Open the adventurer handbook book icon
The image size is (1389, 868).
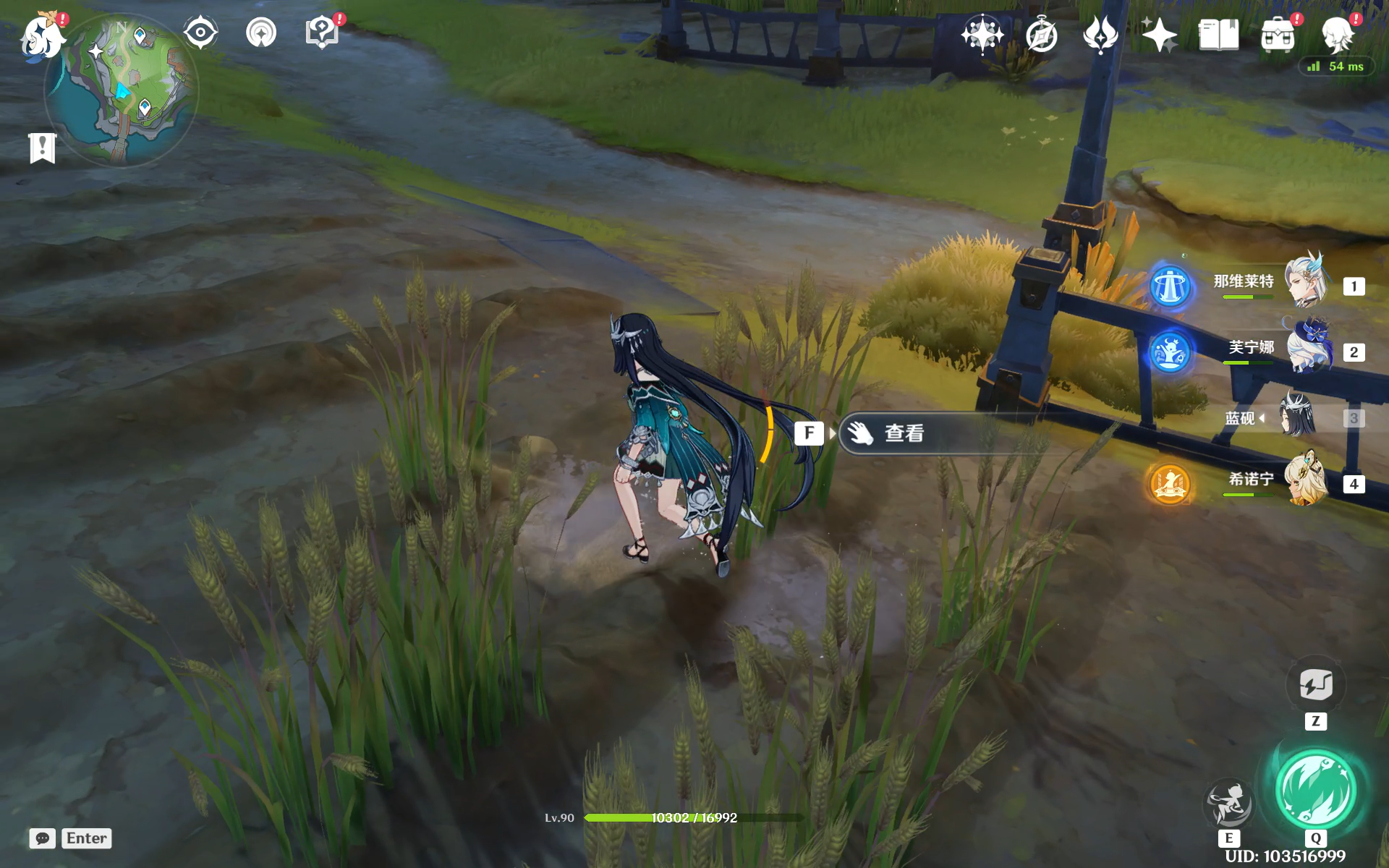tap(1218, 35)
